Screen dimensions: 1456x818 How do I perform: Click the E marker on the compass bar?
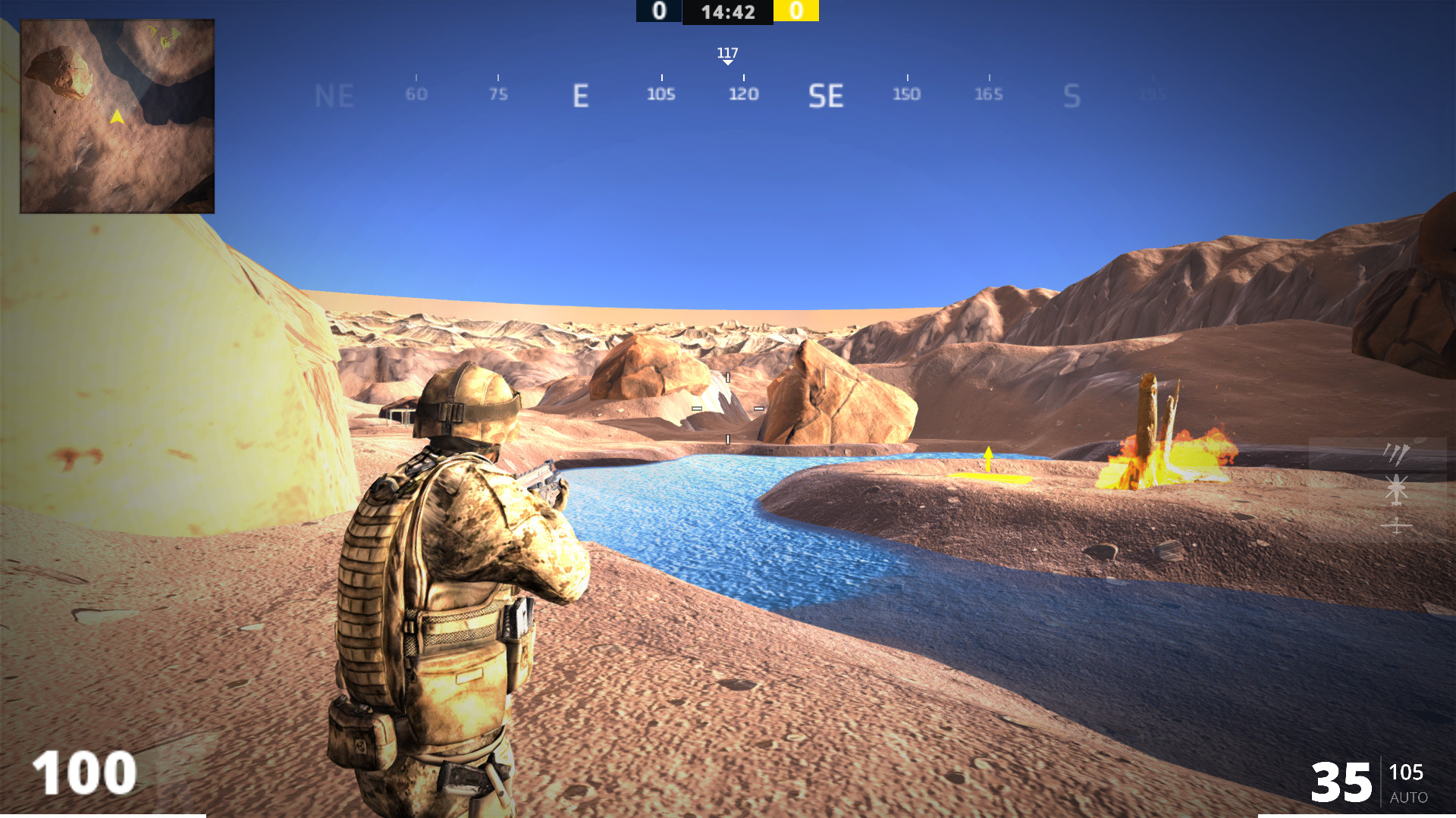pyautogui.click(x=581, y=95)
